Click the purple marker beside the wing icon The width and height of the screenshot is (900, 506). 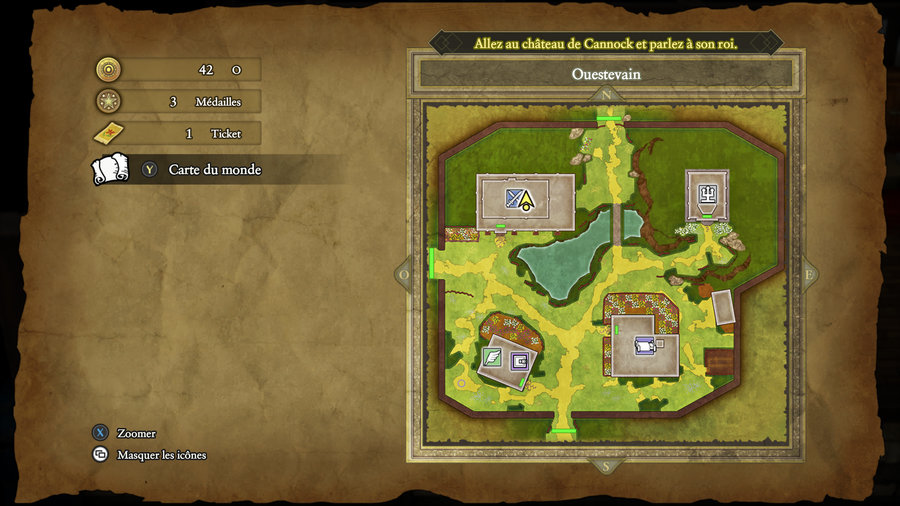coord(519,361)
